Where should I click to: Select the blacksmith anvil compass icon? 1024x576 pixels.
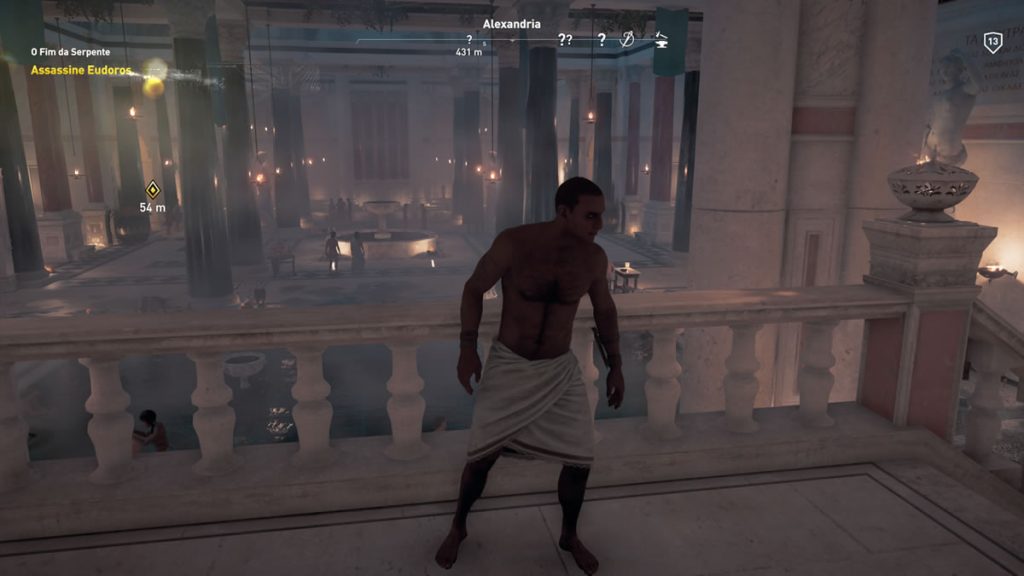point(660,40)
